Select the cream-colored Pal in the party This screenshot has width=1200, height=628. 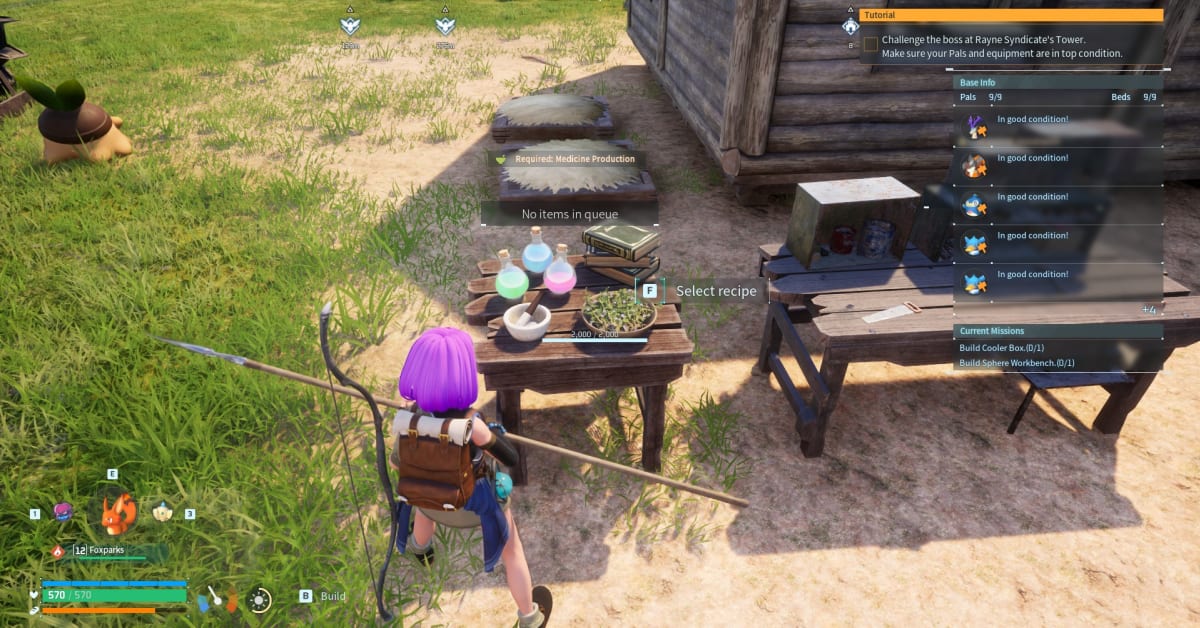pos(163,512)
